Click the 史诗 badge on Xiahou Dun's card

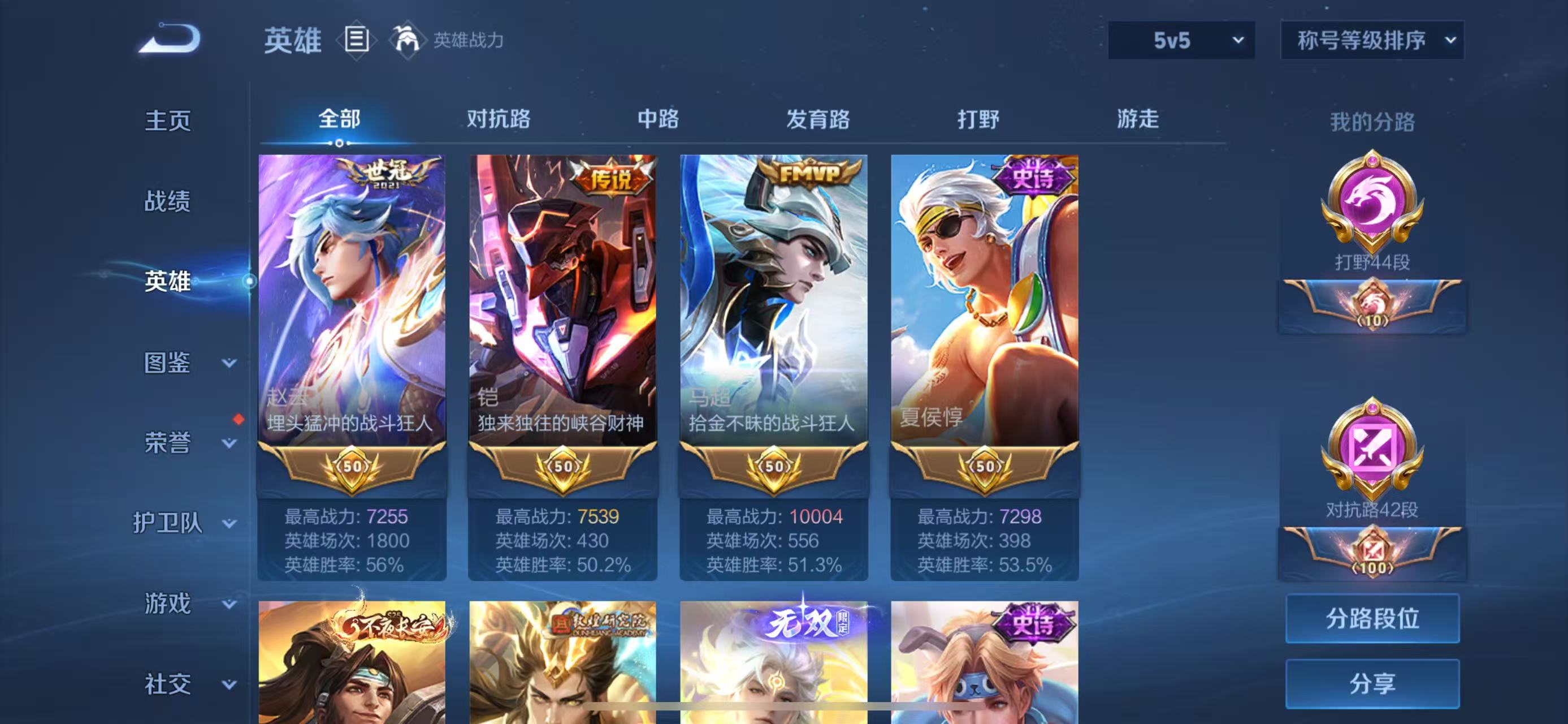(1036, 176)
